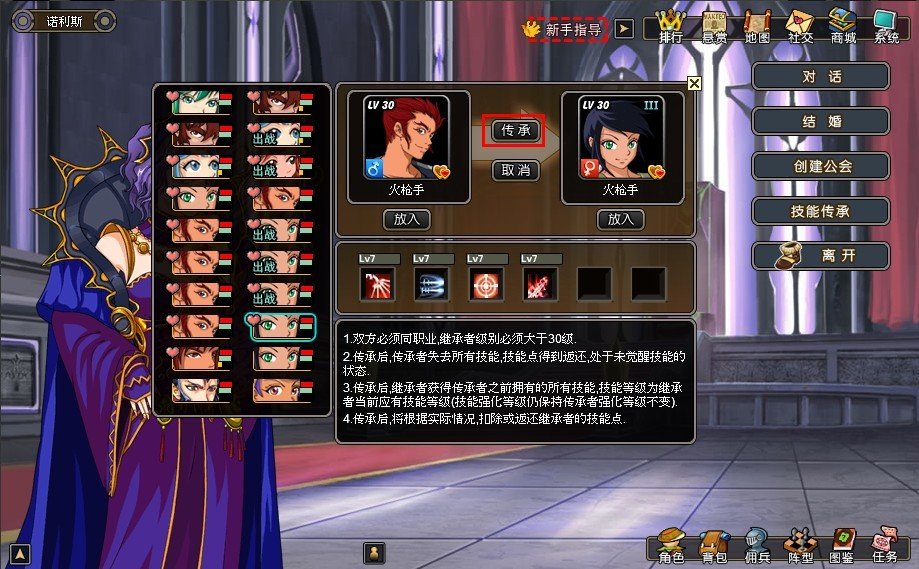919x569 pixels.
Task: Visit the 商城 shop
Action: coord(843,26)
